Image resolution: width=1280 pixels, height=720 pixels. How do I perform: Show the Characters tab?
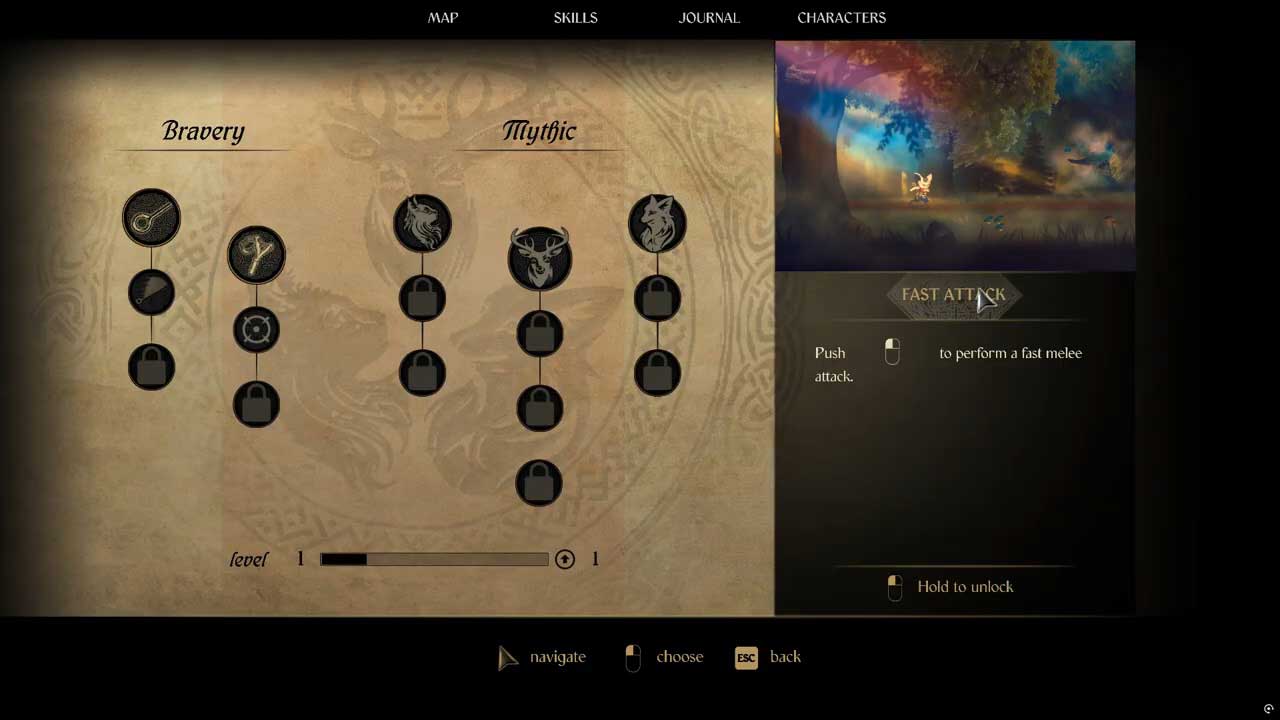coord(841,18)
